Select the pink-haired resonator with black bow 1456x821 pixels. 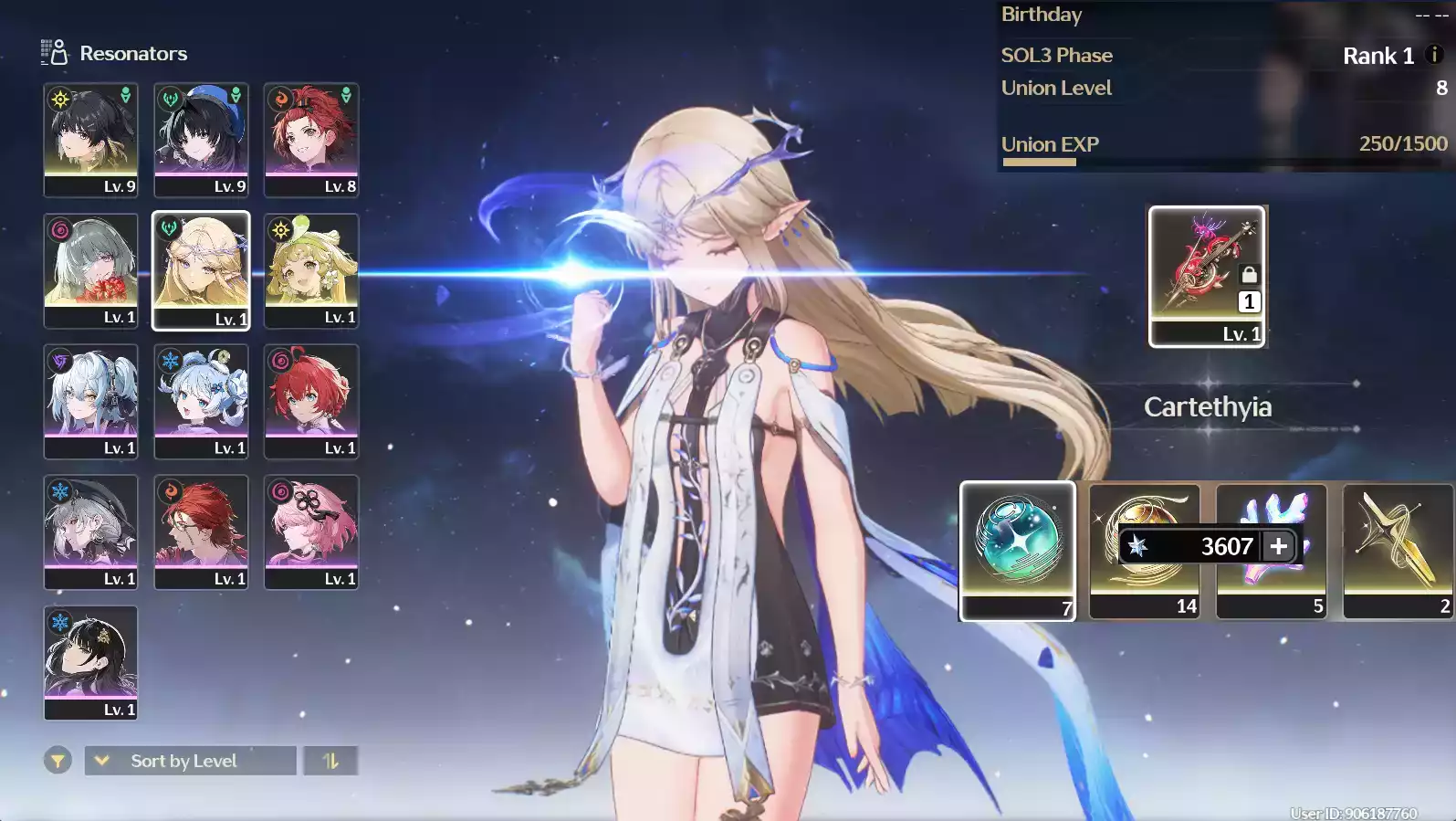(x=311, y=532)
